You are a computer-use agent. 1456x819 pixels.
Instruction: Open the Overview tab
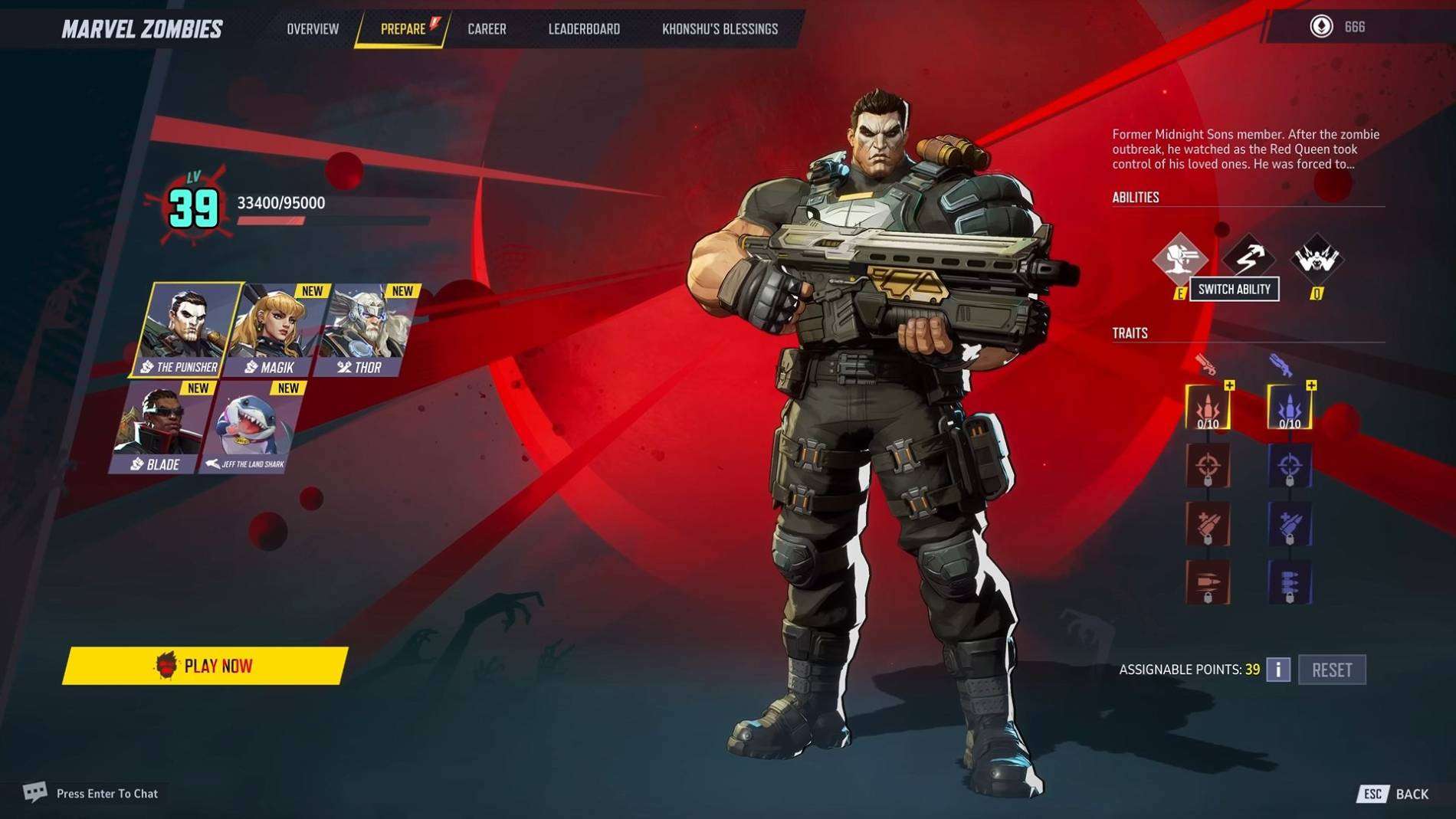coord(313,29)
